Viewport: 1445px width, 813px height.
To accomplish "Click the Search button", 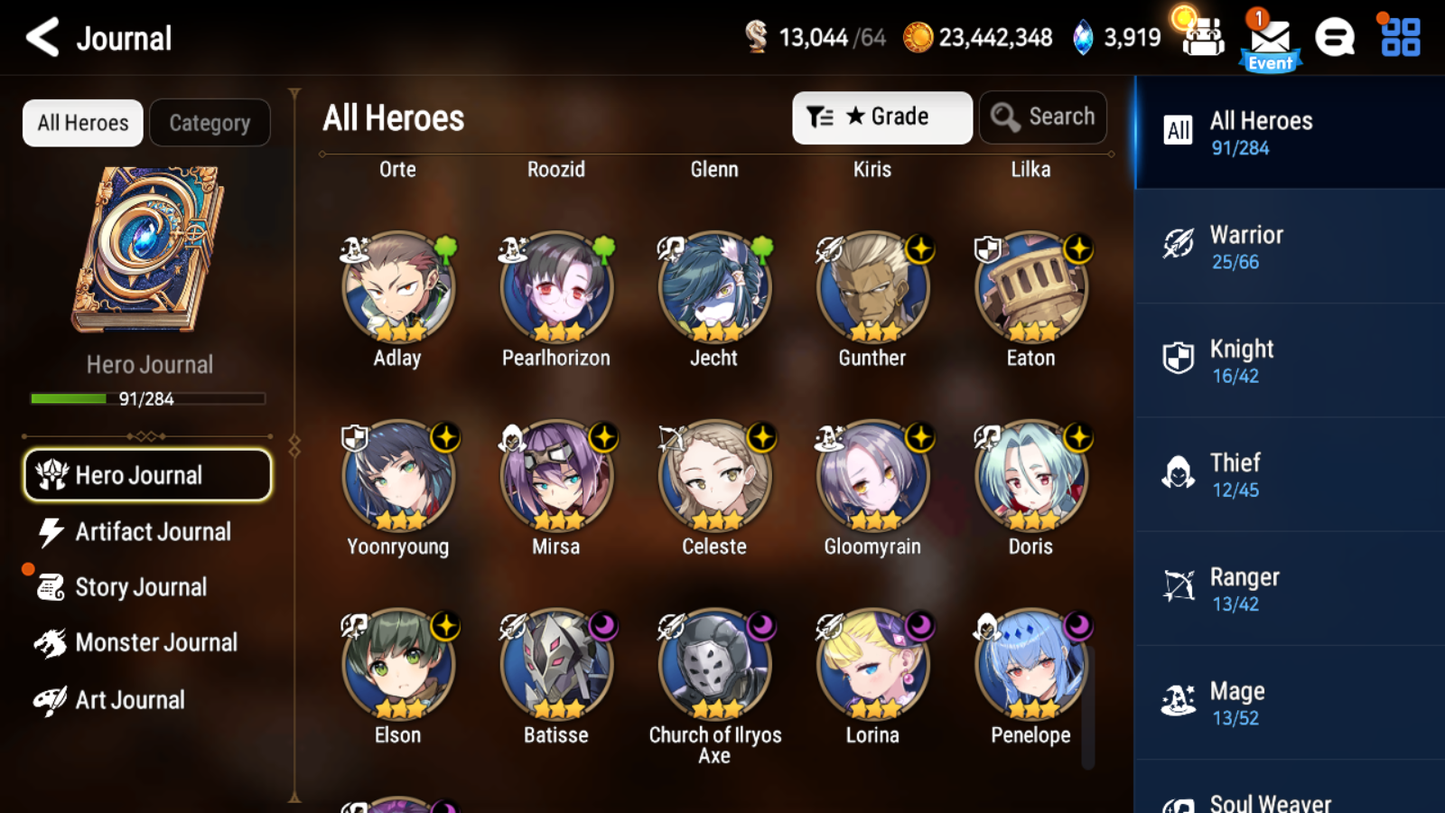I will pos(1043,116).
